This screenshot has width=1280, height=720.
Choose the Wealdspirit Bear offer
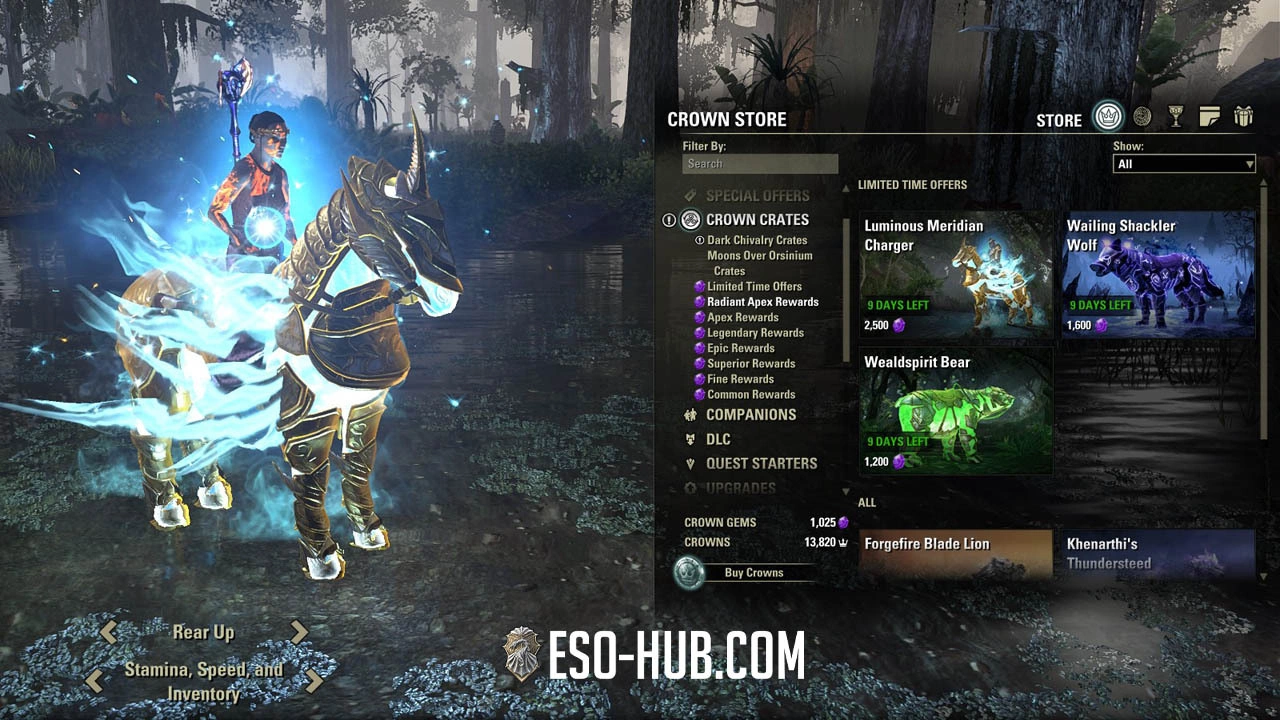tap(956, 410)
